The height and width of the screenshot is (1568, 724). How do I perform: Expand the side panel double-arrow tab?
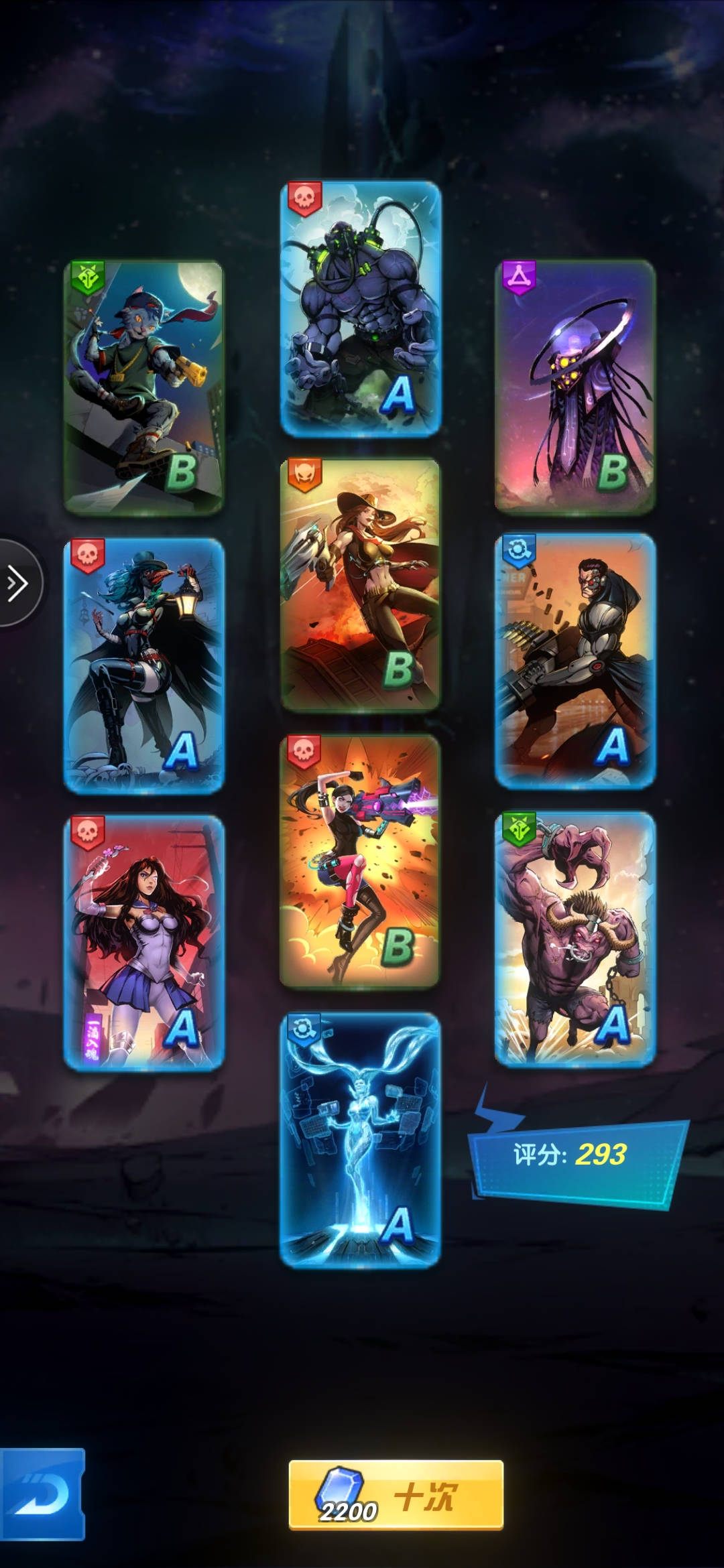(18, 583)
